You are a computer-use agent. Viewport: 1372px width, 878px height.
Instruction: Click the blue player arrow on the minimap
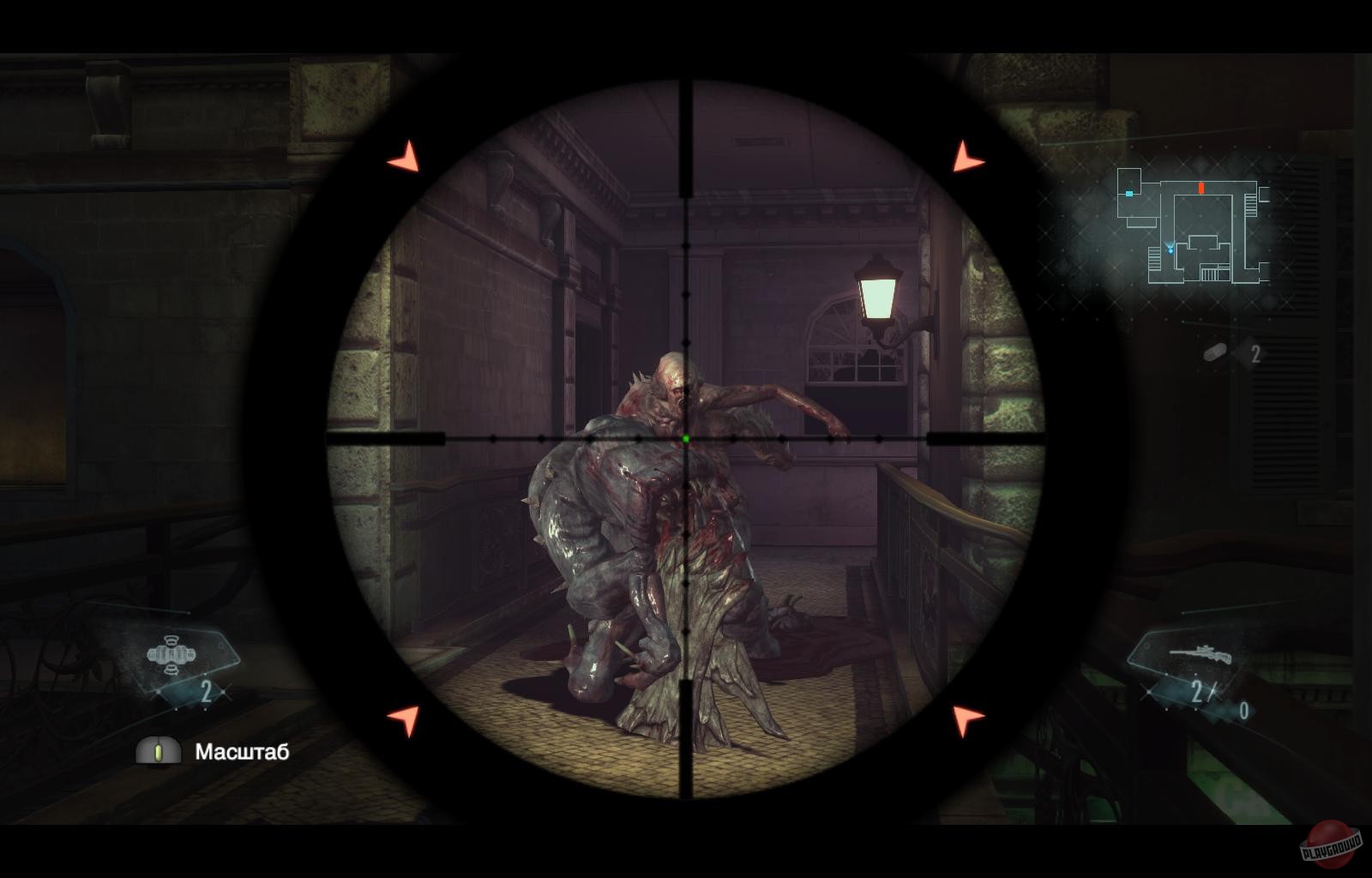coord(1170,249)
